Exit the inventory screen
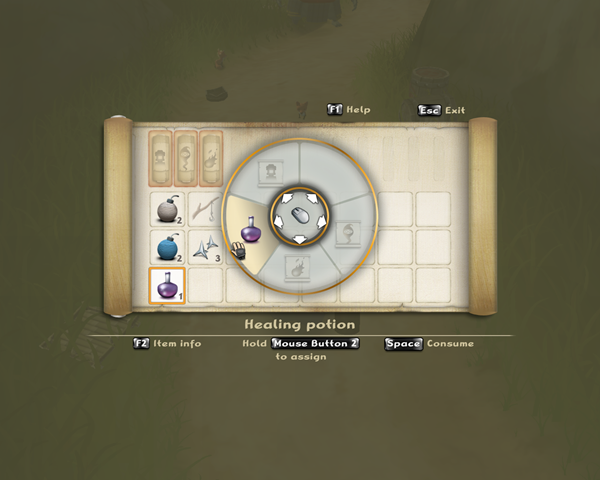 click(441, 110)
